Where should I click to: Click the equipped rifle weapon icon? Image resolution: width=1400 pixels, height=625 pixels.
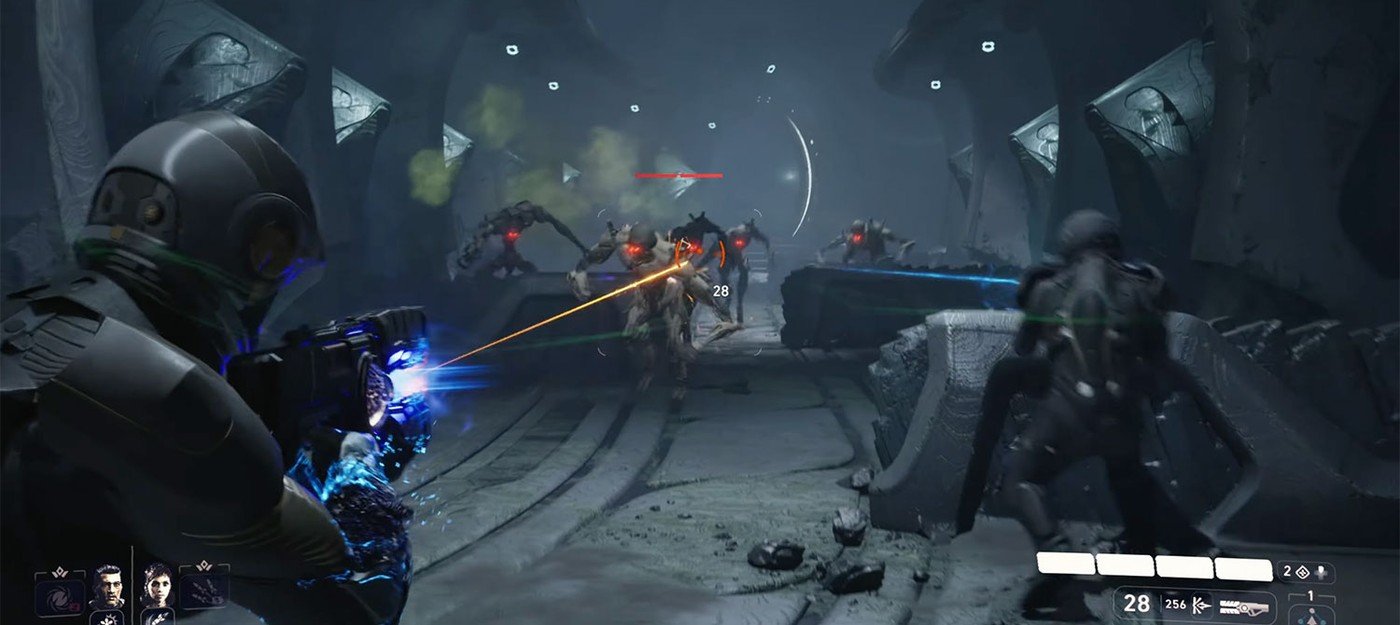(1243, 603)
